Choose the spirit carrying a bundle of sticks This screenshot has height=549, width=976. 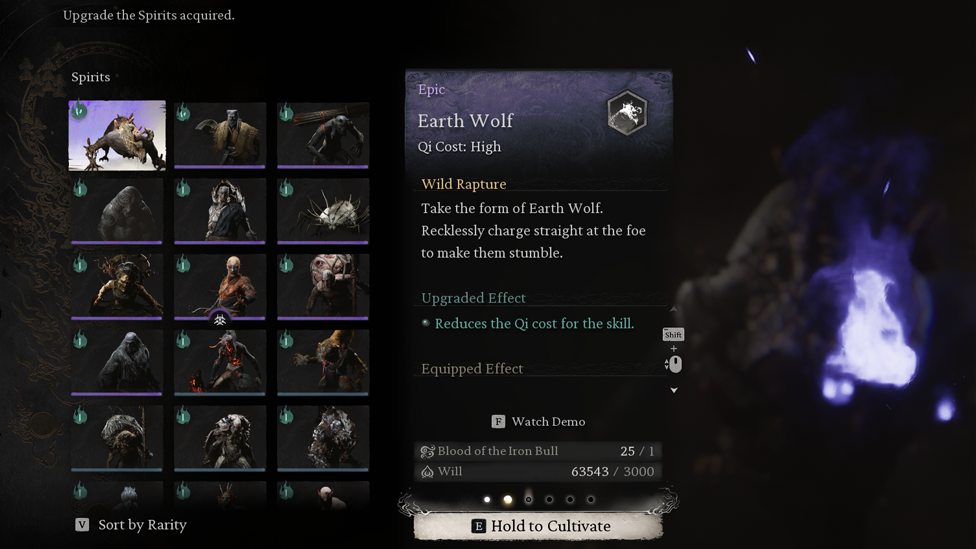click(323, 135)
